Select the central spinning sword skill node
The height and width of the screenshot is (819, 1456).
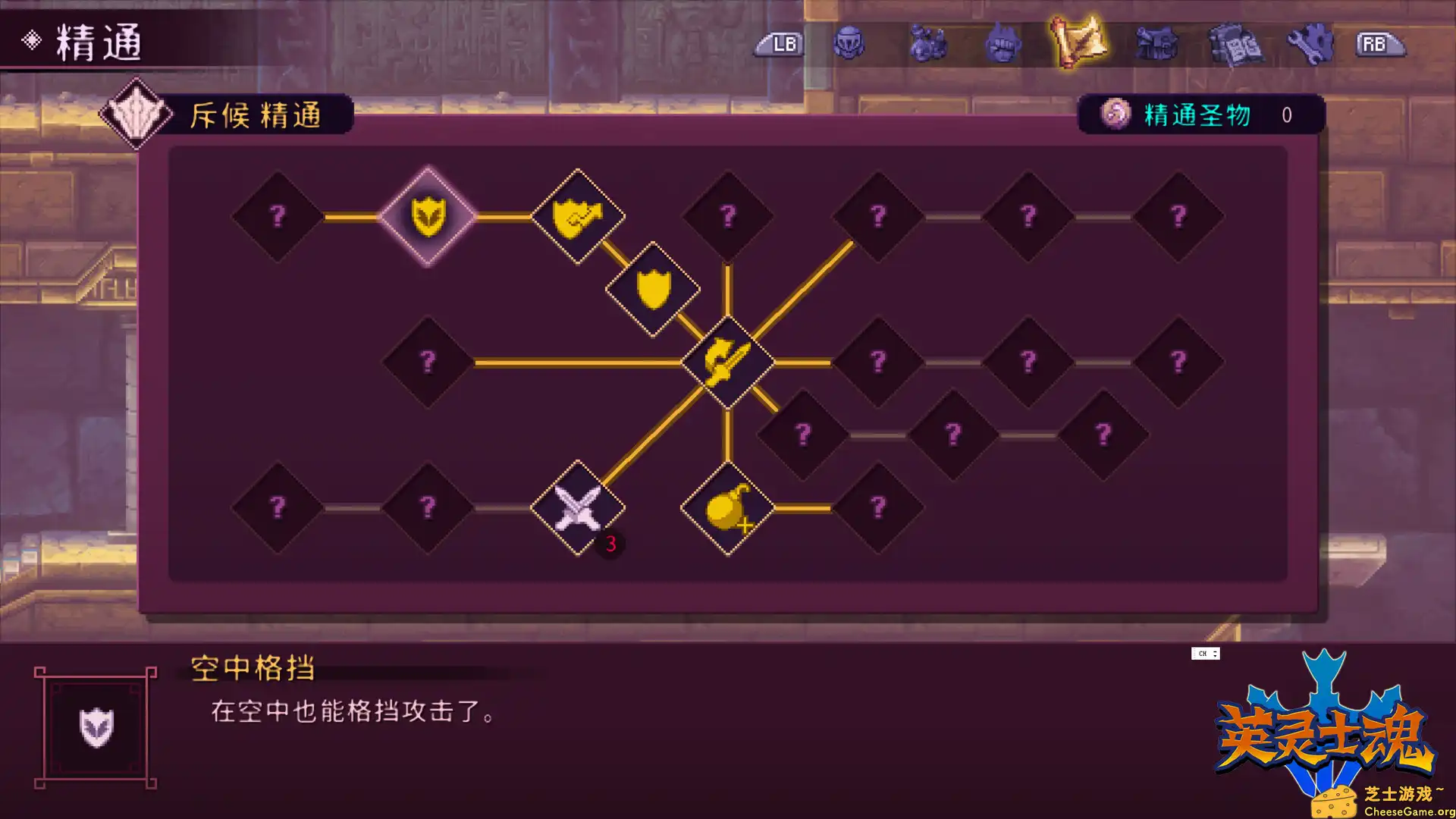[x=726, y=362]
